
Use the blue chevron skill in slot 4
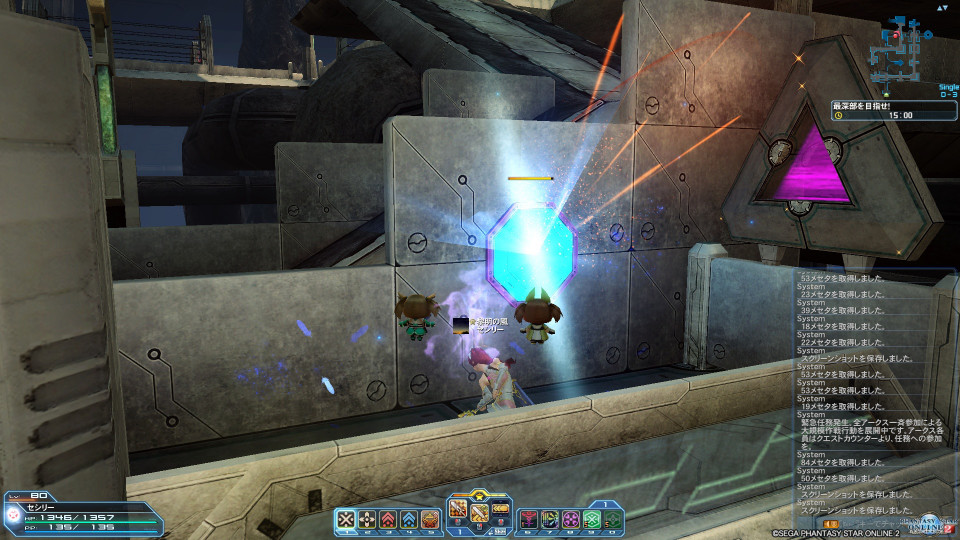pos(409,519)
